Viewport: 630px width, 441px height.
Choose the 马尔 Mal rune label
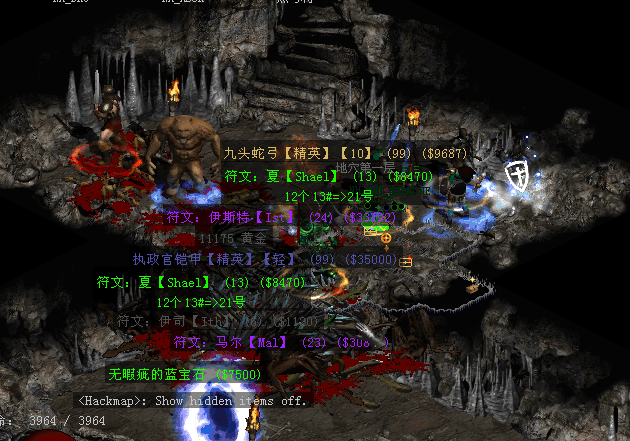pos(282,342)
